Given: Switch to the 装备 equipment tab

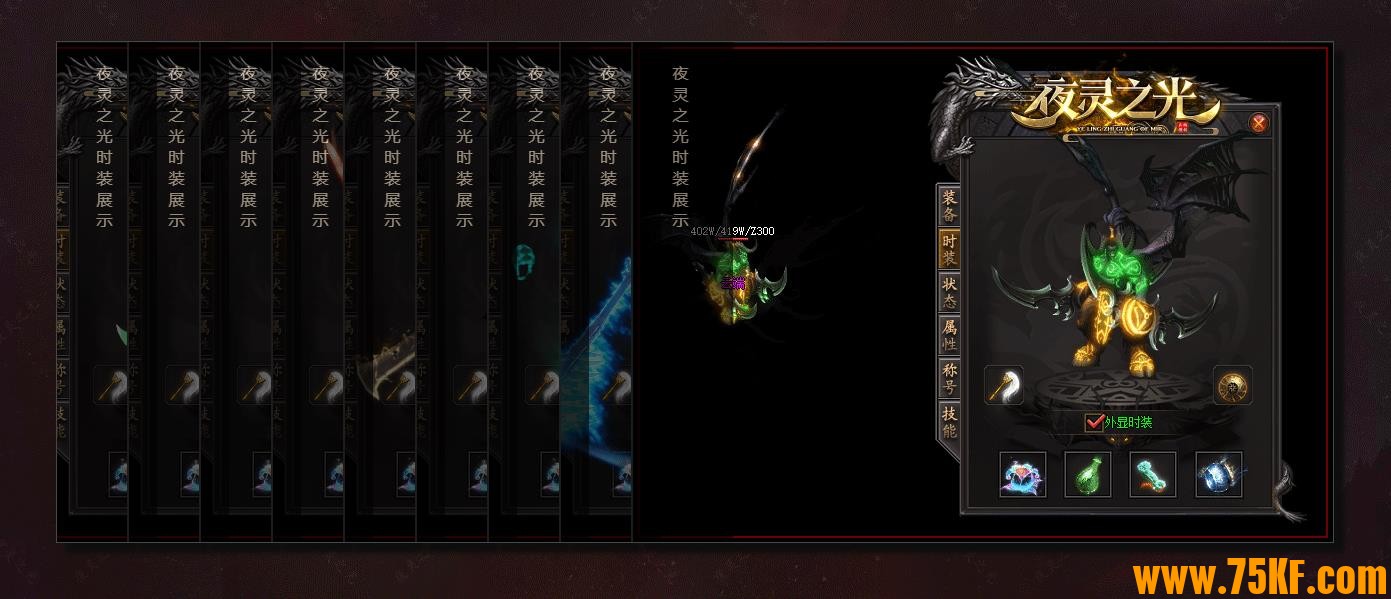Looking at the screenshot, I should [x=949, y=205].
